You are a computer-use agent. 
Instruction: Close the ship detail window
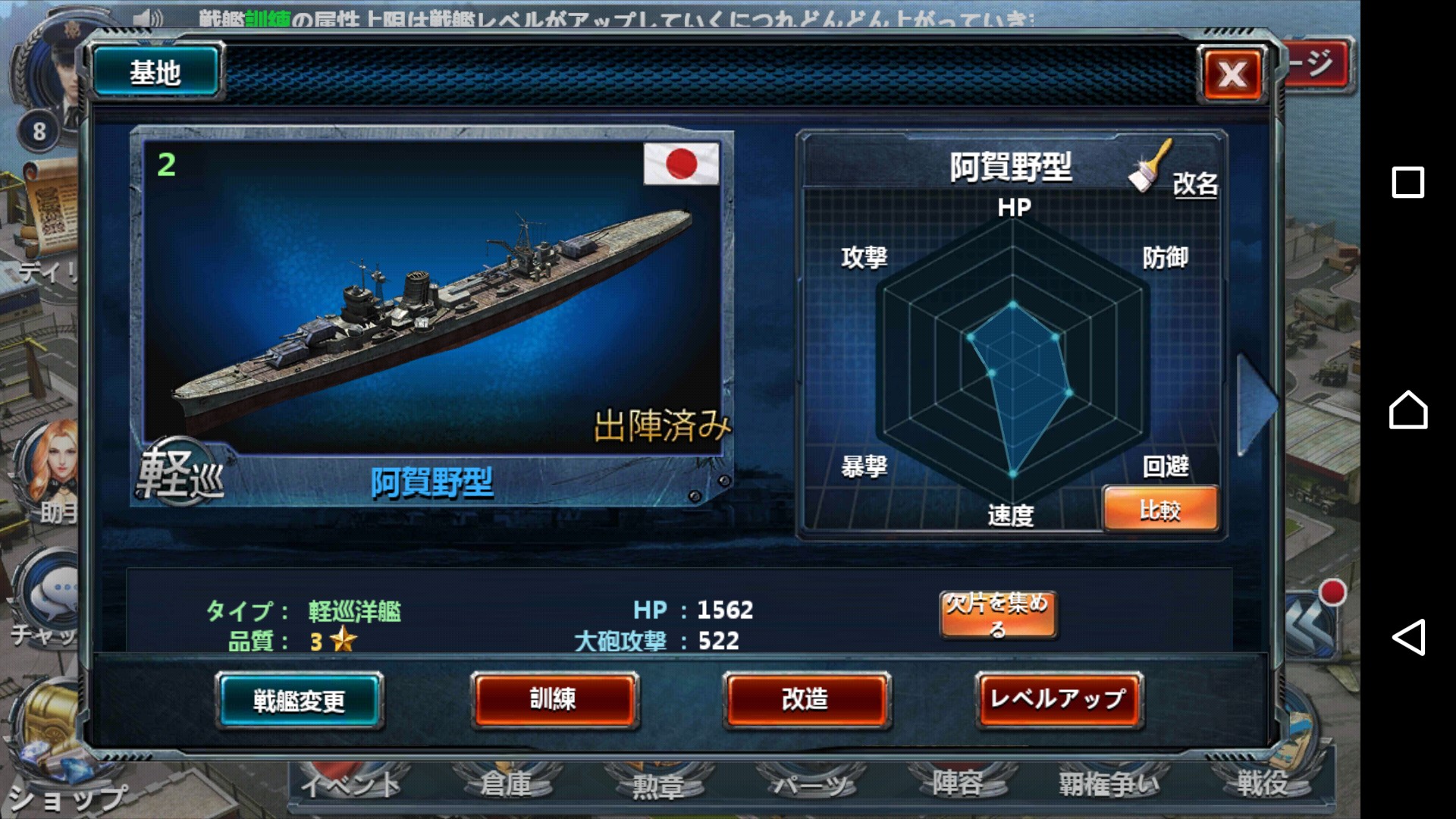coord(1232,74)
